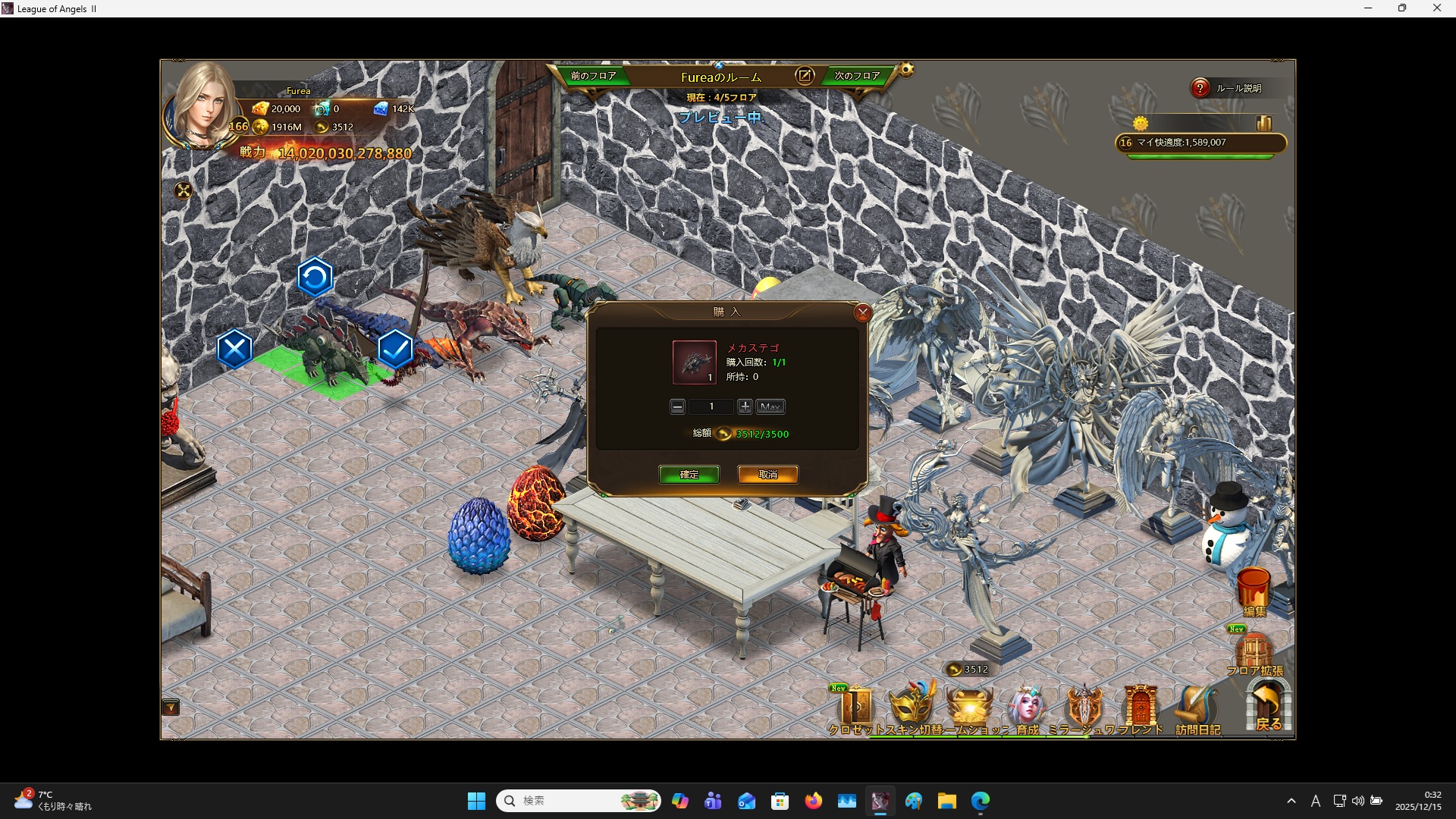Confirm furniture placement with blue checkmark
Screen dimensions: 1456x819
pyautogui.click(x=395, y=349)
